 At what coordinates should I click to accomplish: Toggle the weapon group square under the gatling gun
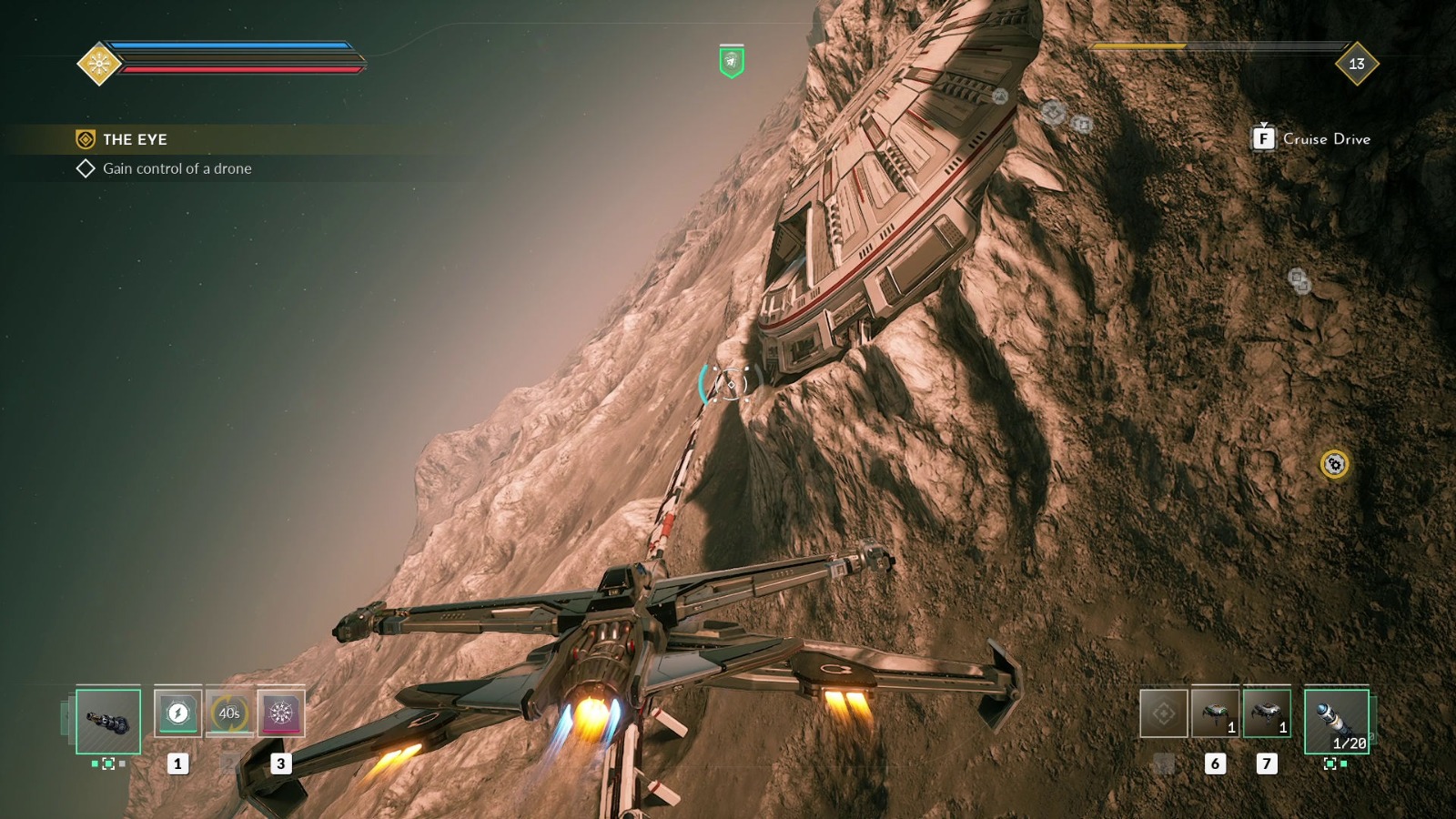tap(110, 764)
